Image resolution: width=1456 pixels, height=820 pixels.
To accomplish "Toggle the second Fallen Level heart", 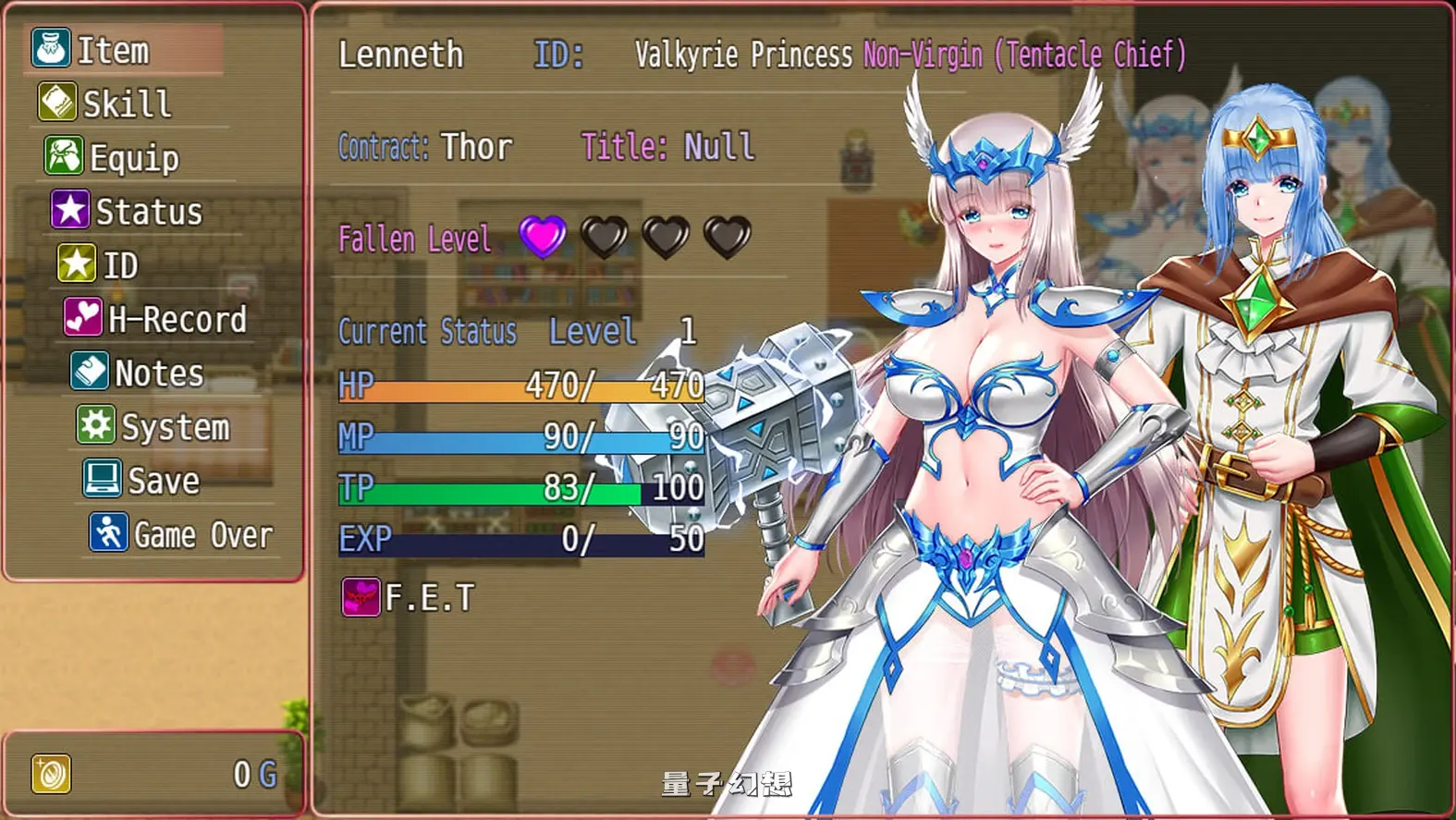I will coord(603,239).
